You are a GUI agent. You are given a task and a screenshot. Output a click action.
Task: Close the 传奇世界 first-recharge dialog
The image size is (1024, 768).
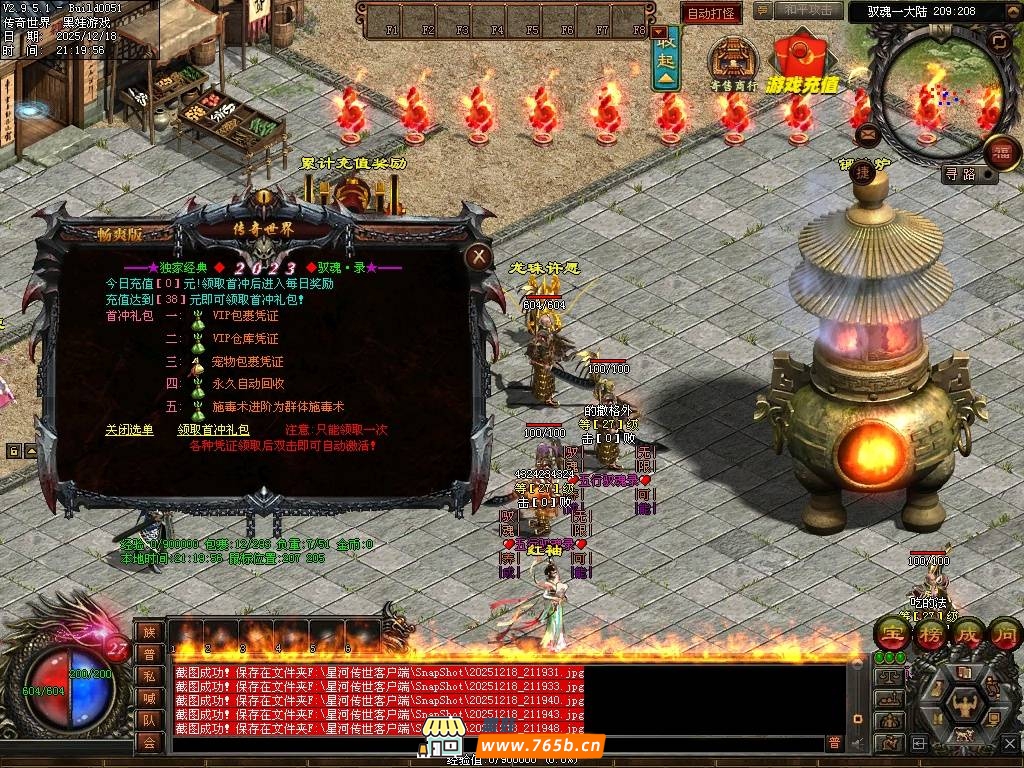pos(480,257)
